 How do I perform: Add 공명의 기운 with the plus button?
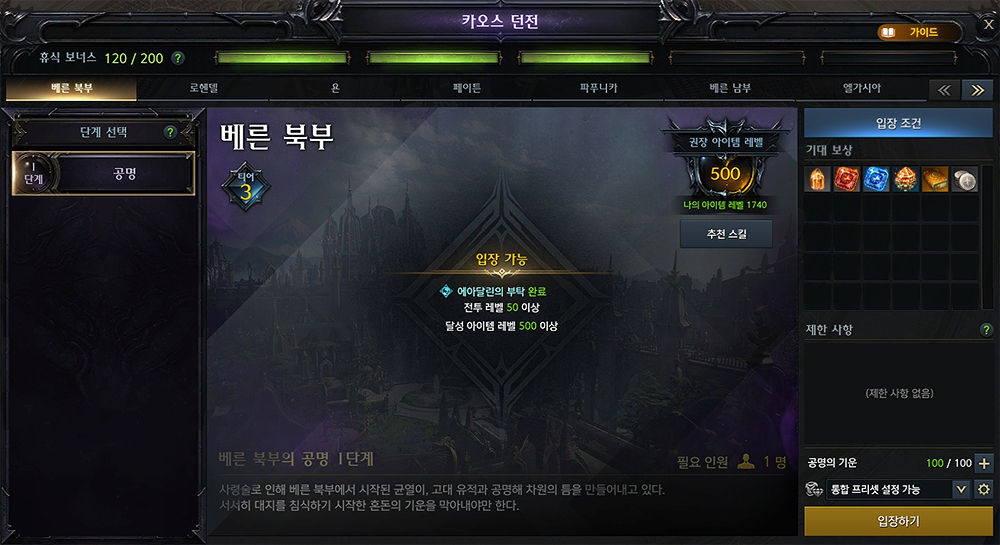tap(984, 463)
